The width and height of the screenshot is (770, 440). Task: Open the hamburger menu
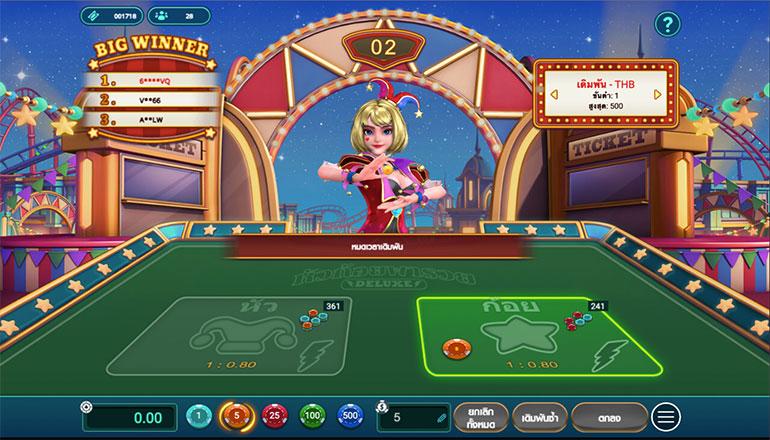(x=666, y=416)
